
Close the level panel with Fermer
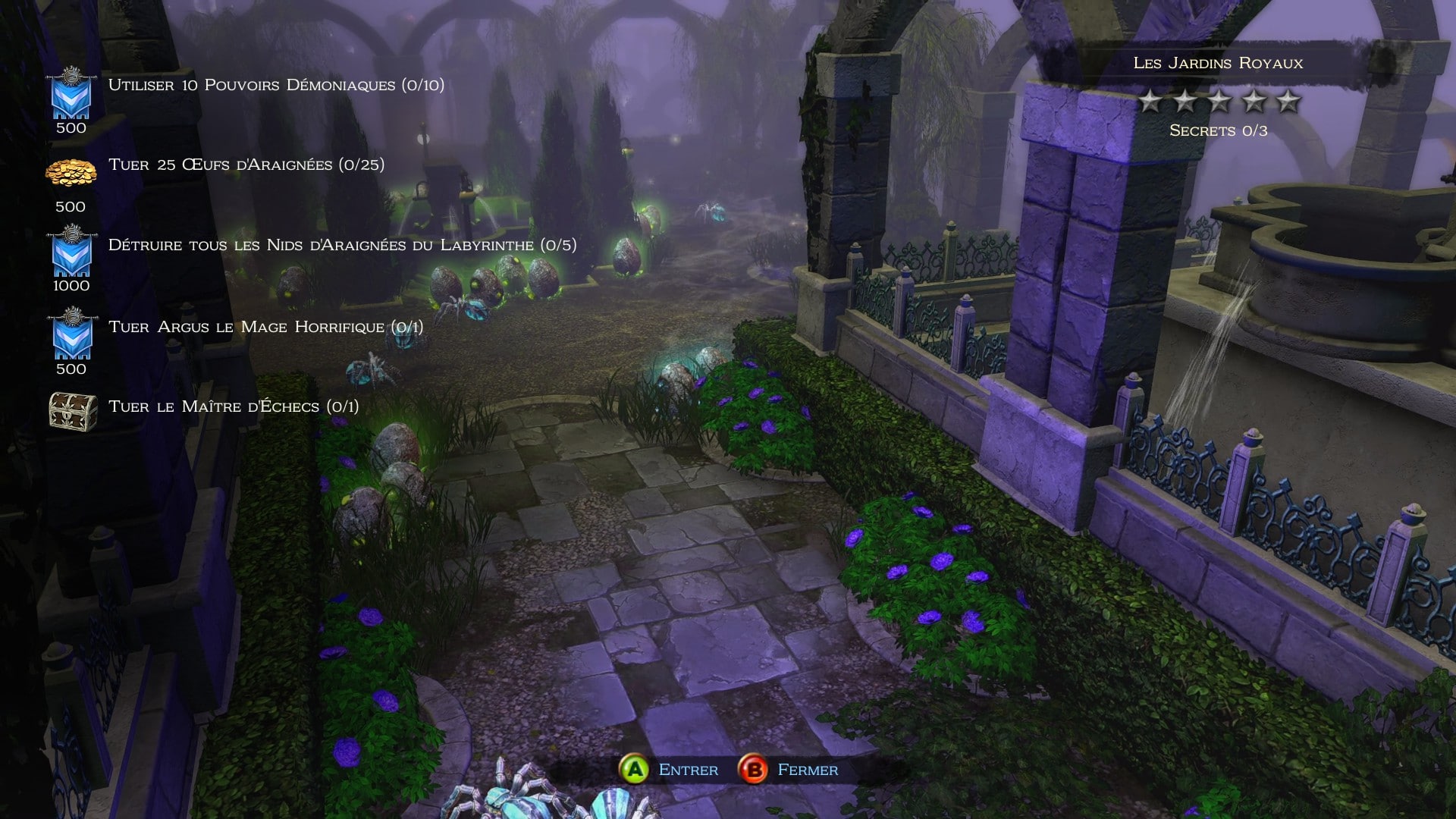(789, 770)
